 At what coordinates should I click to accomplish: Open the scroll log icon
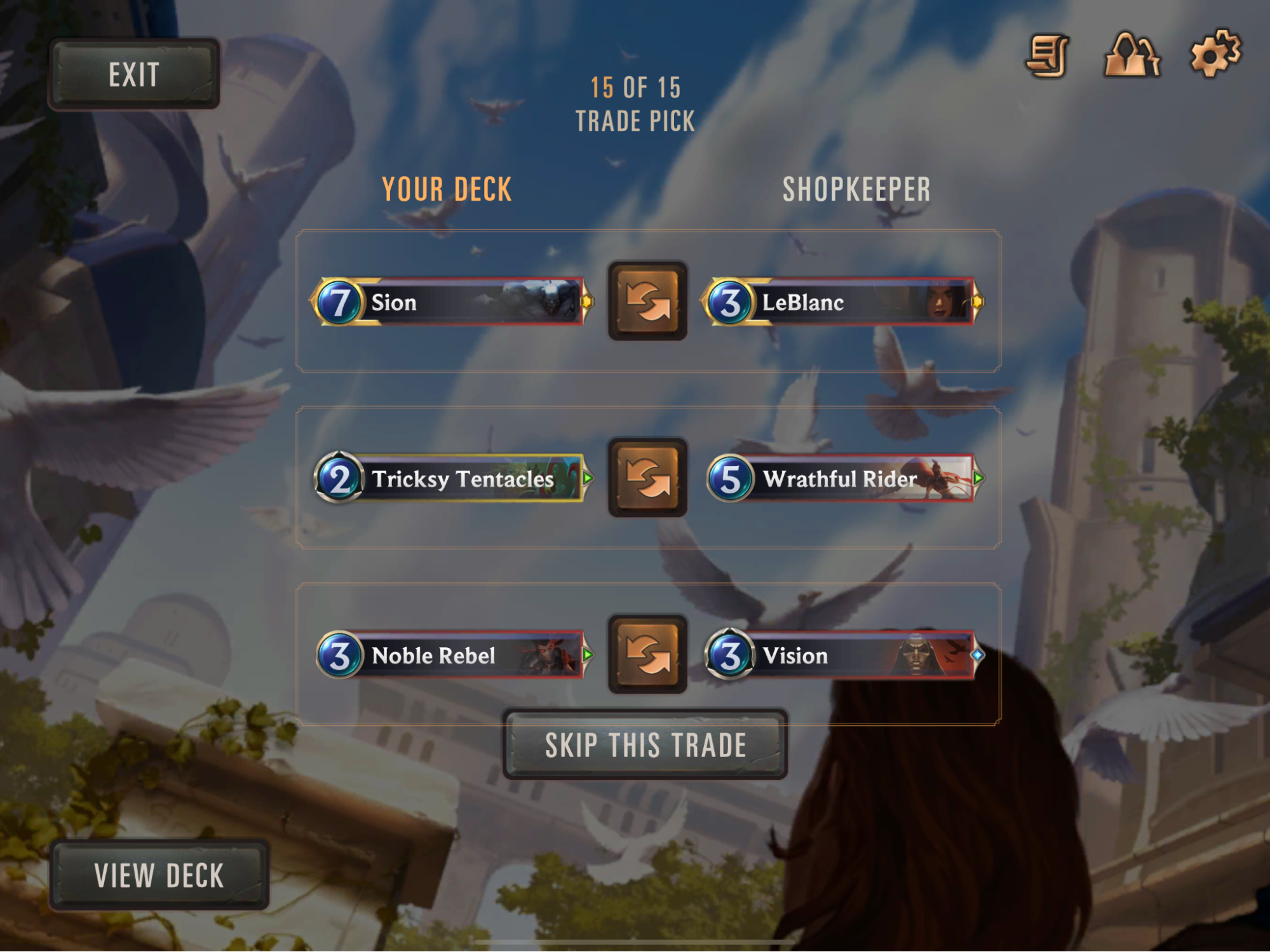pos(1047,56)
